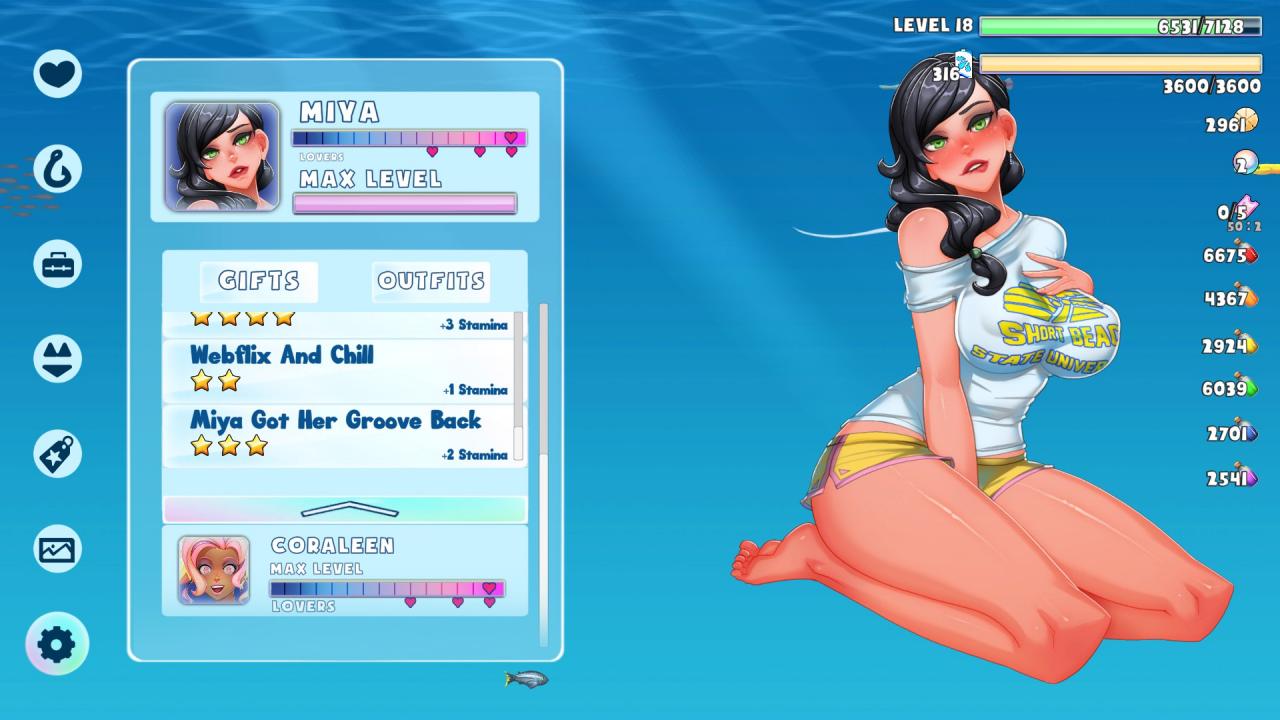1280x720 pixels.
Task: Open the briefcase inventory icon
Action: click(57, 265)
